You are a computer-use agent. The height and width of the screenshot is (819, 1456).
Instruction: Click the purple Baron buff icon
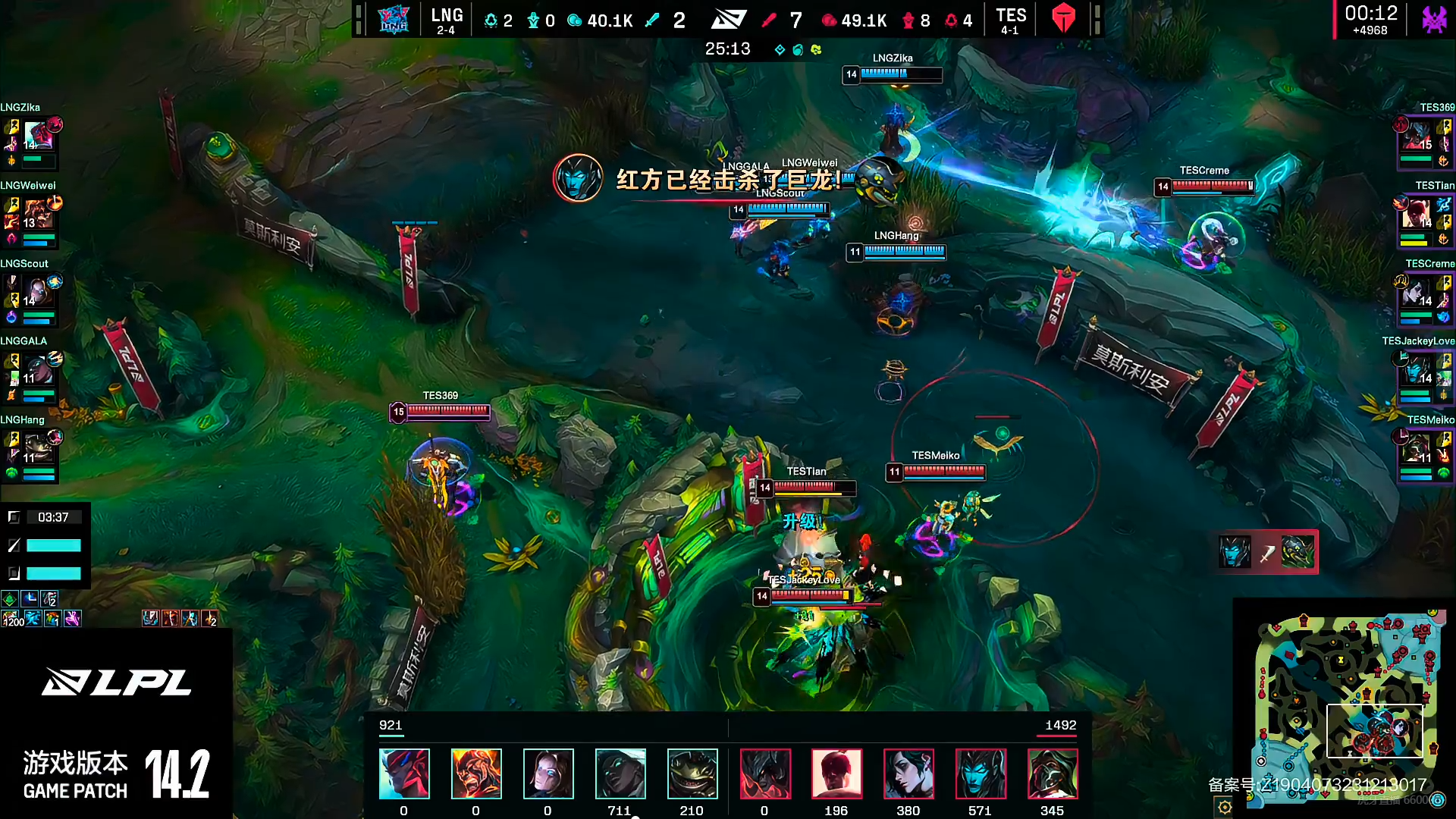click(1433, 19)
